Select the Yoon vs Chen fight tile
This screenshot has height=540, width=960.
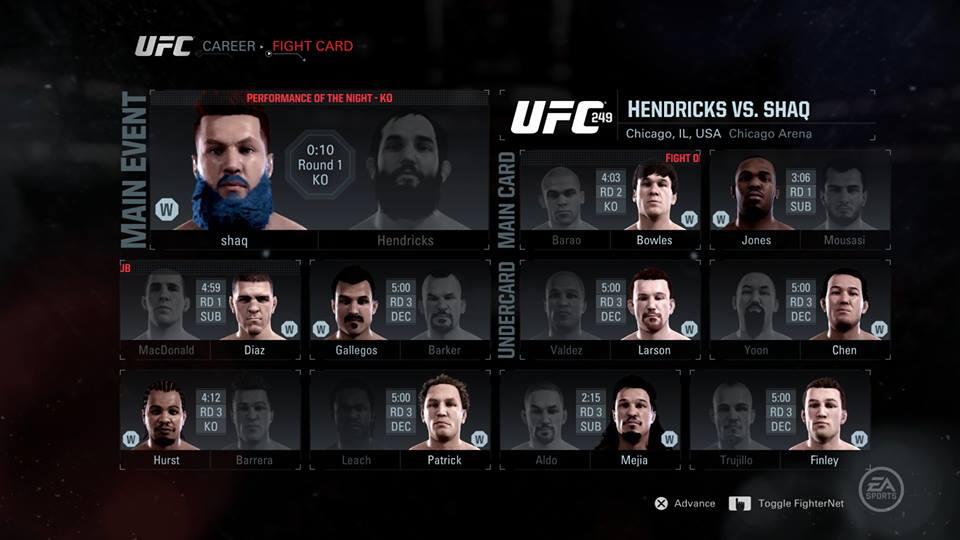800,310
